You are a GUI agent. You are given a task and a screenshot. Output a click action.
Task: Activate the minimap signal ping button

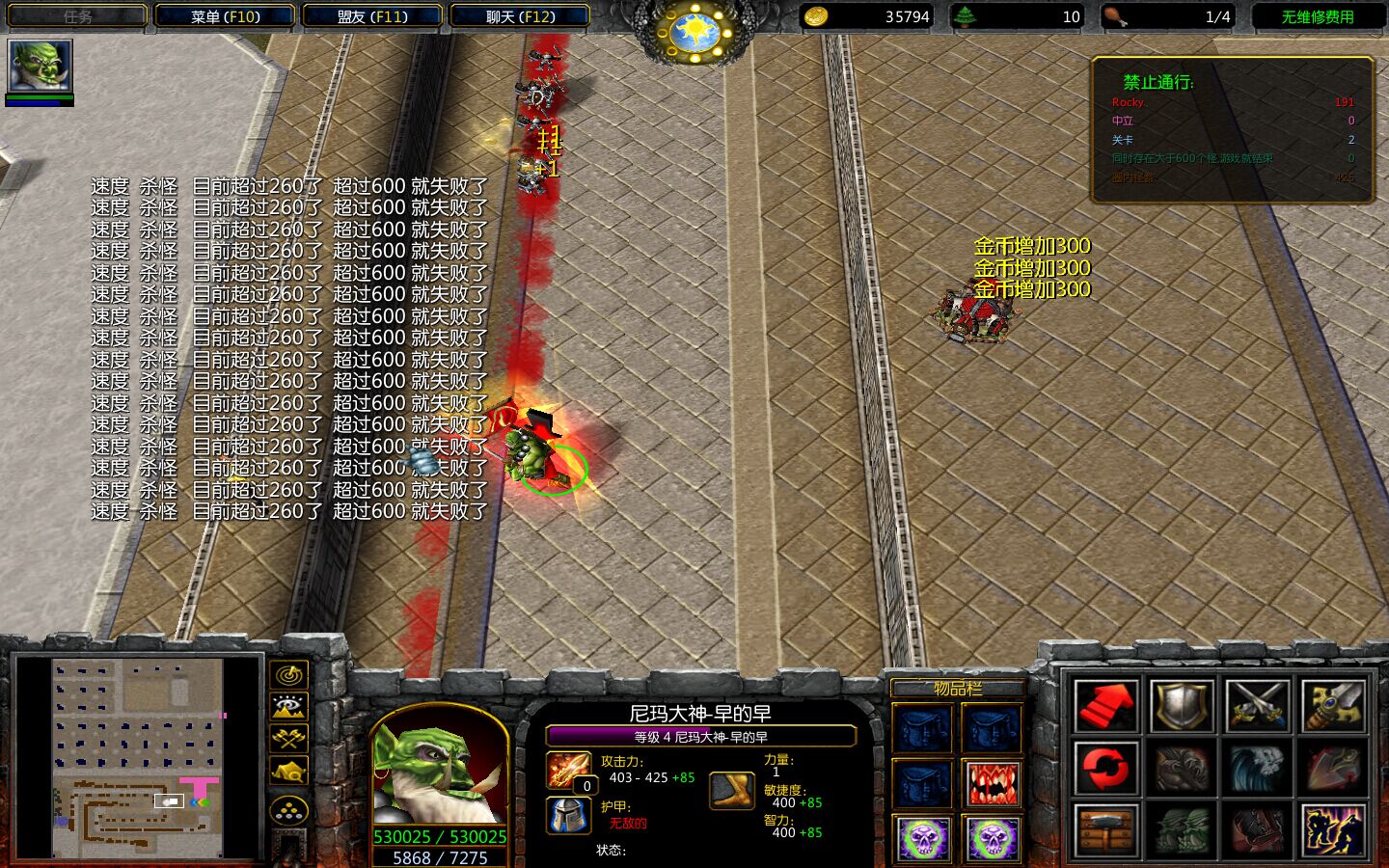[x=288, y=675]
